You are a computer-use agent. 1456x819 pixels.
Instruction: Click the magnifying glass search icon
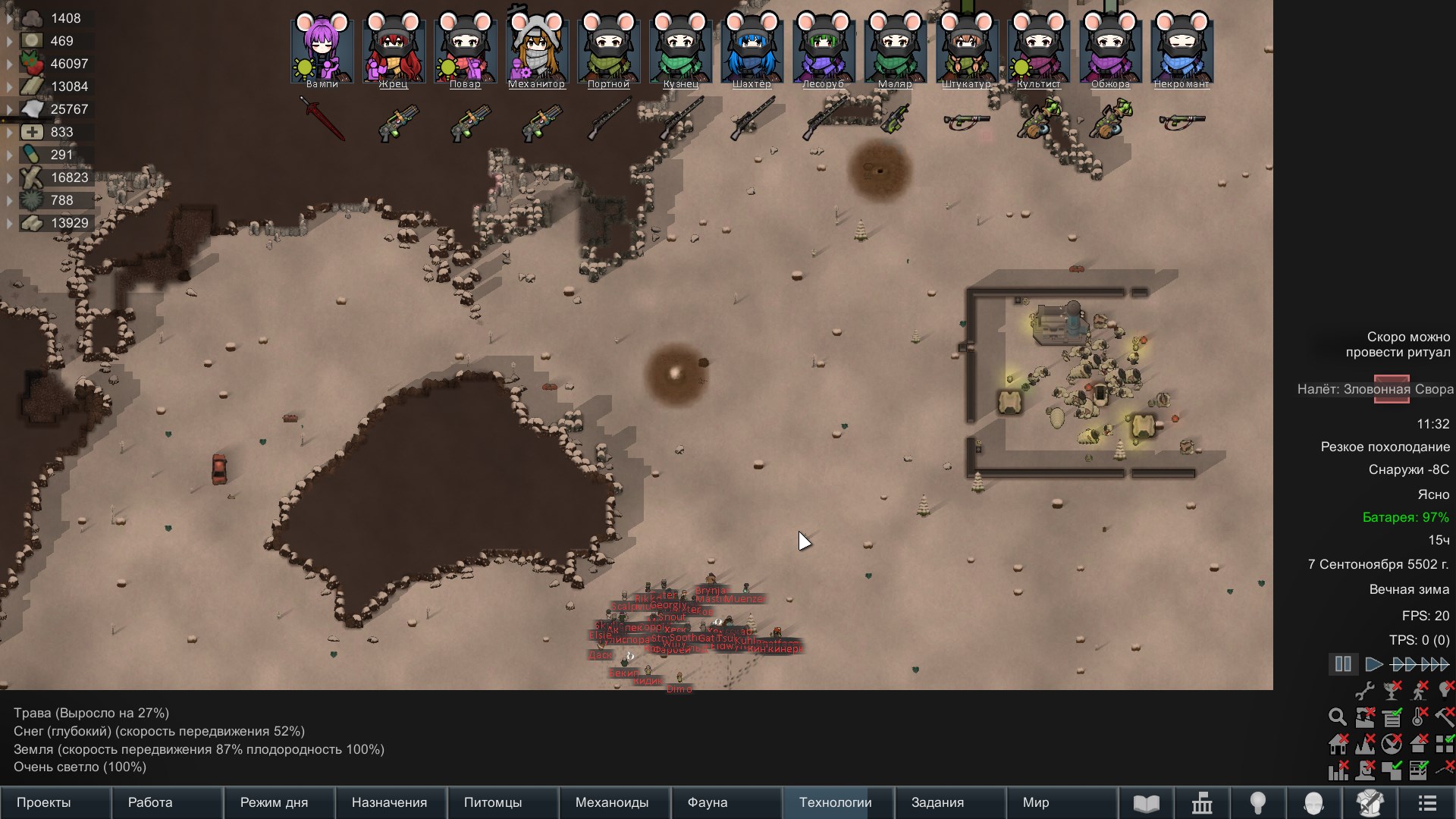click(1337, 717)
